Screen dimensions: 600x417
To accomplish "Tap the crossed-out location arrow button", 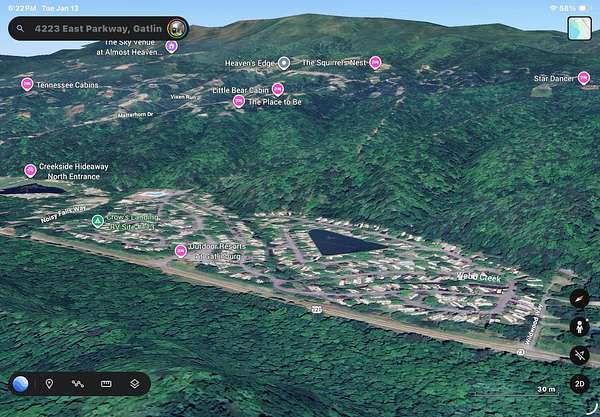I will (579, 354).
